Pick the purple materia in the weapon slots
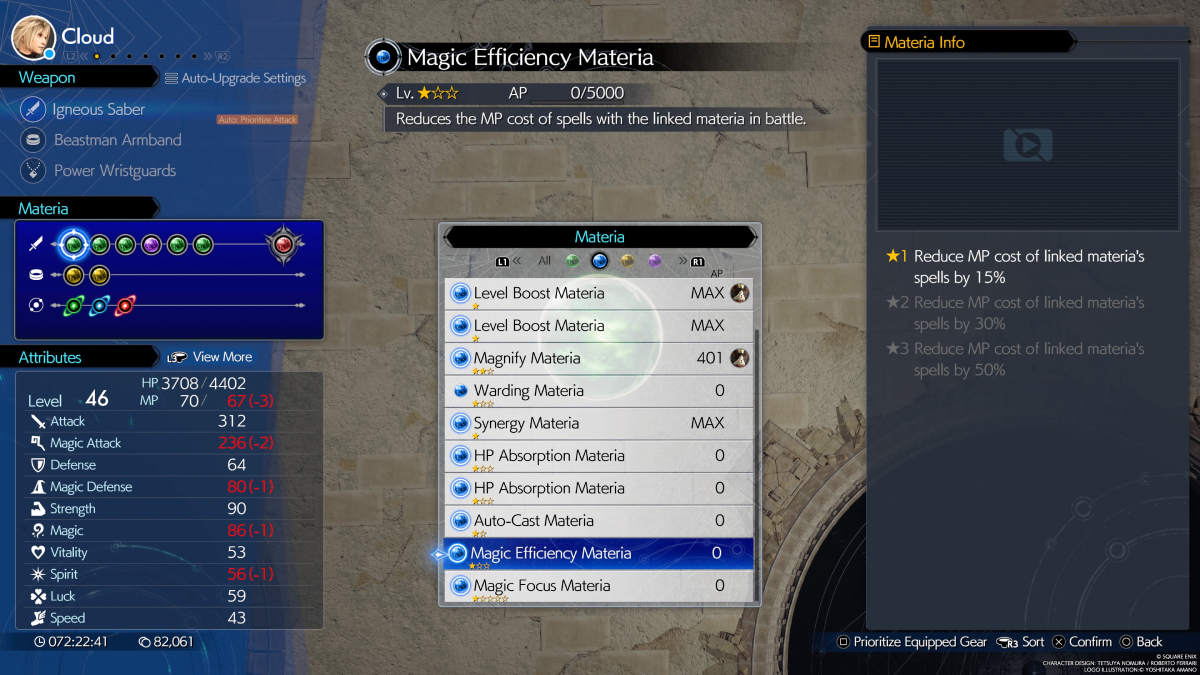The height and width of the screenshot is (675, 1200). 151,244
